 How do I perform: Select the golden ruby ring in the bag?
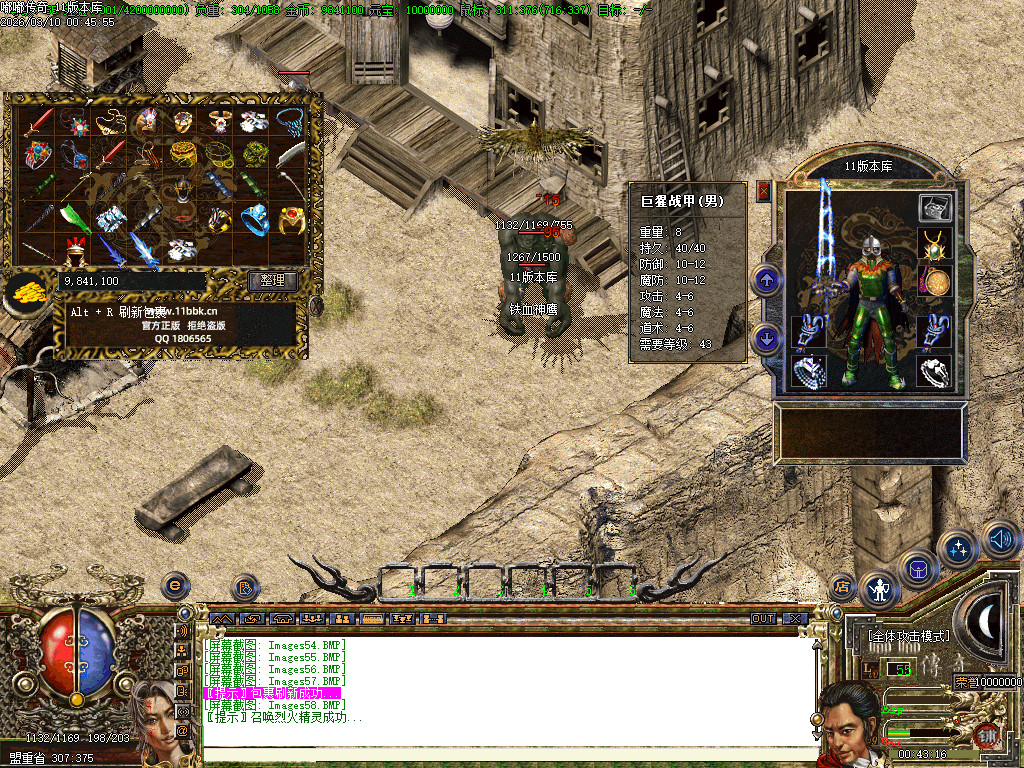pyautogui.click(x=291, y=217)
